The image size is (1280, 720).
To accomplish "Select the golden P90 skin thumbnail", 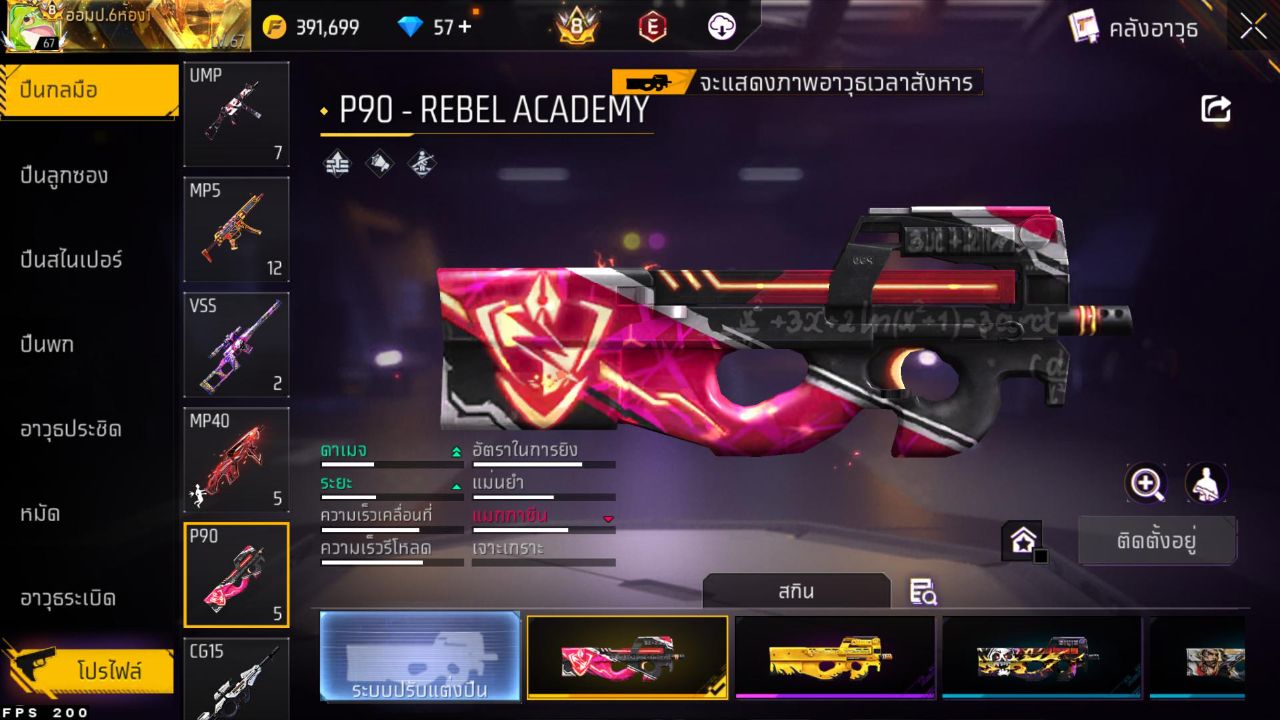I will pos(835,657).
